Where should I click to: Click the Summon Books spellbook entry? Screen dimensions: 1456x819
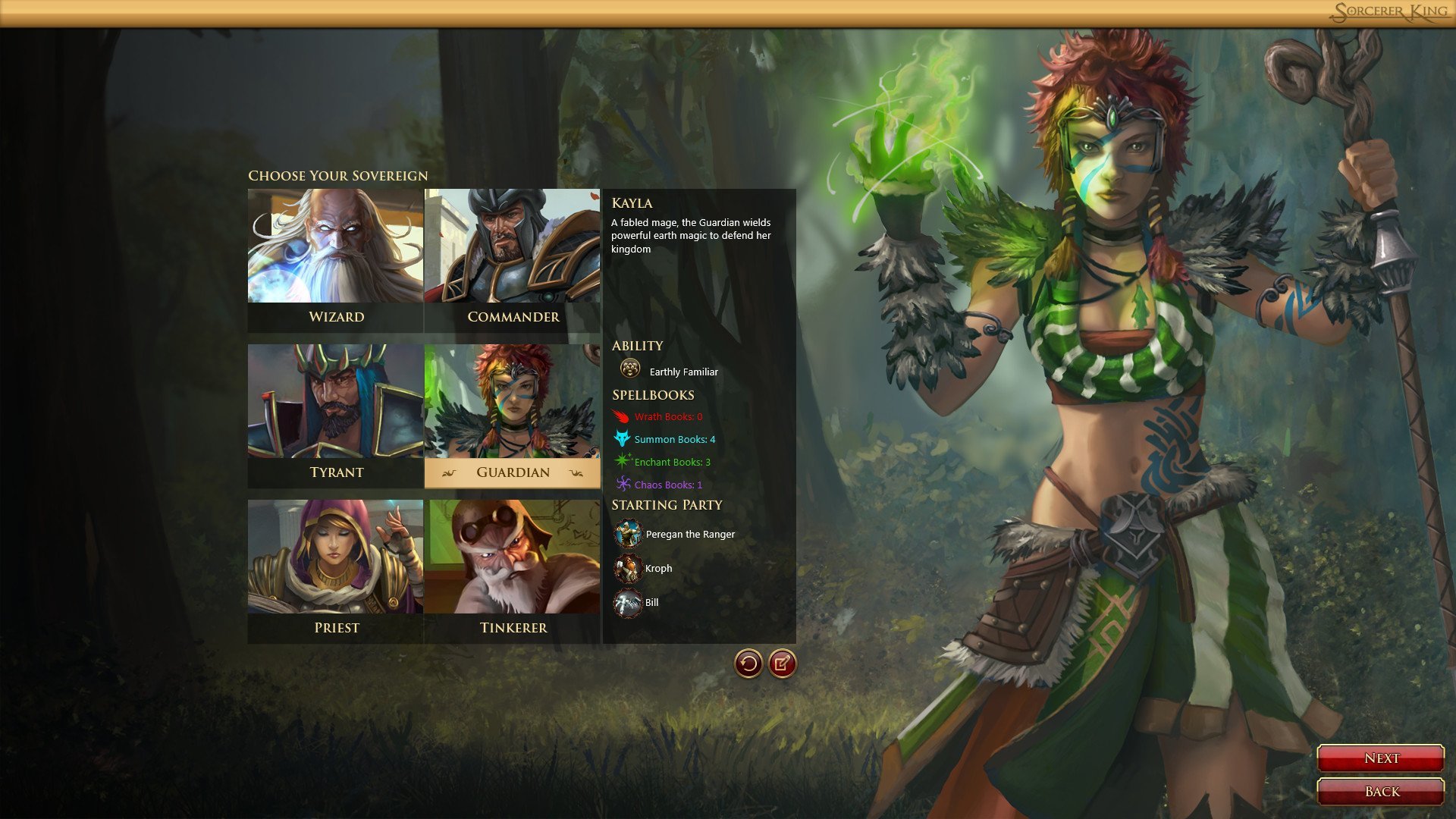point(673,439)
